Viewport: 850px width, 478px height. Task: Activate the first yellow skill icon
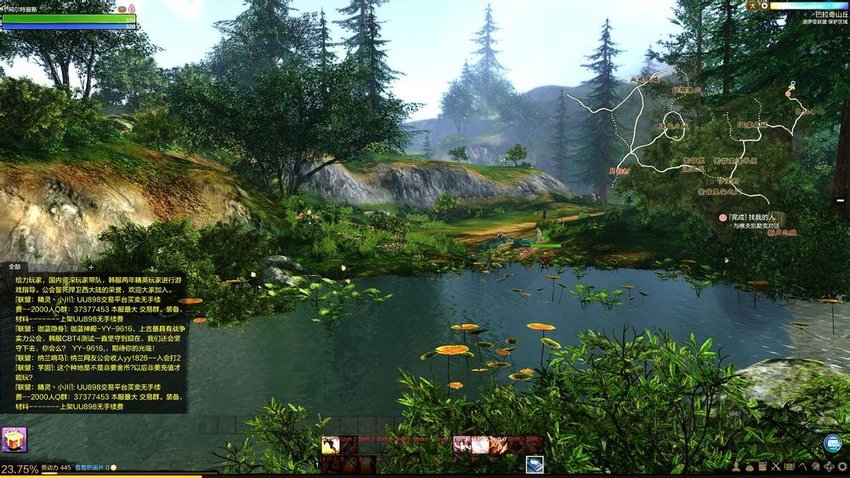coord(330,445)
